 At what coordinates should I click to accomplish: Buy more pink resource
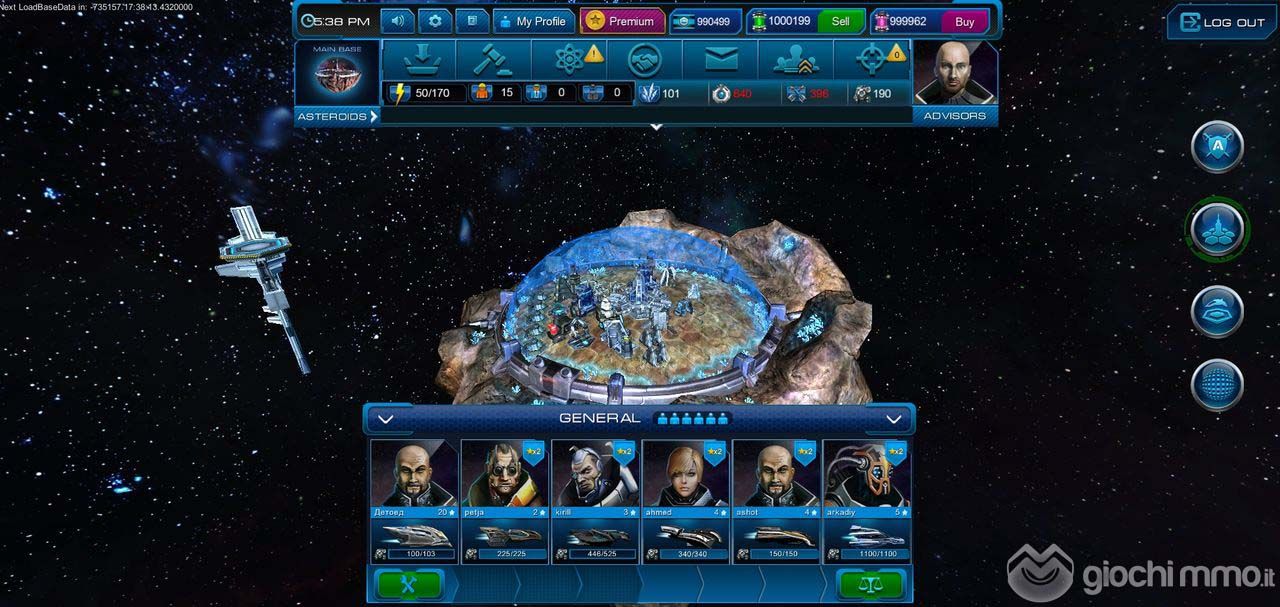(x=964, y=21)
